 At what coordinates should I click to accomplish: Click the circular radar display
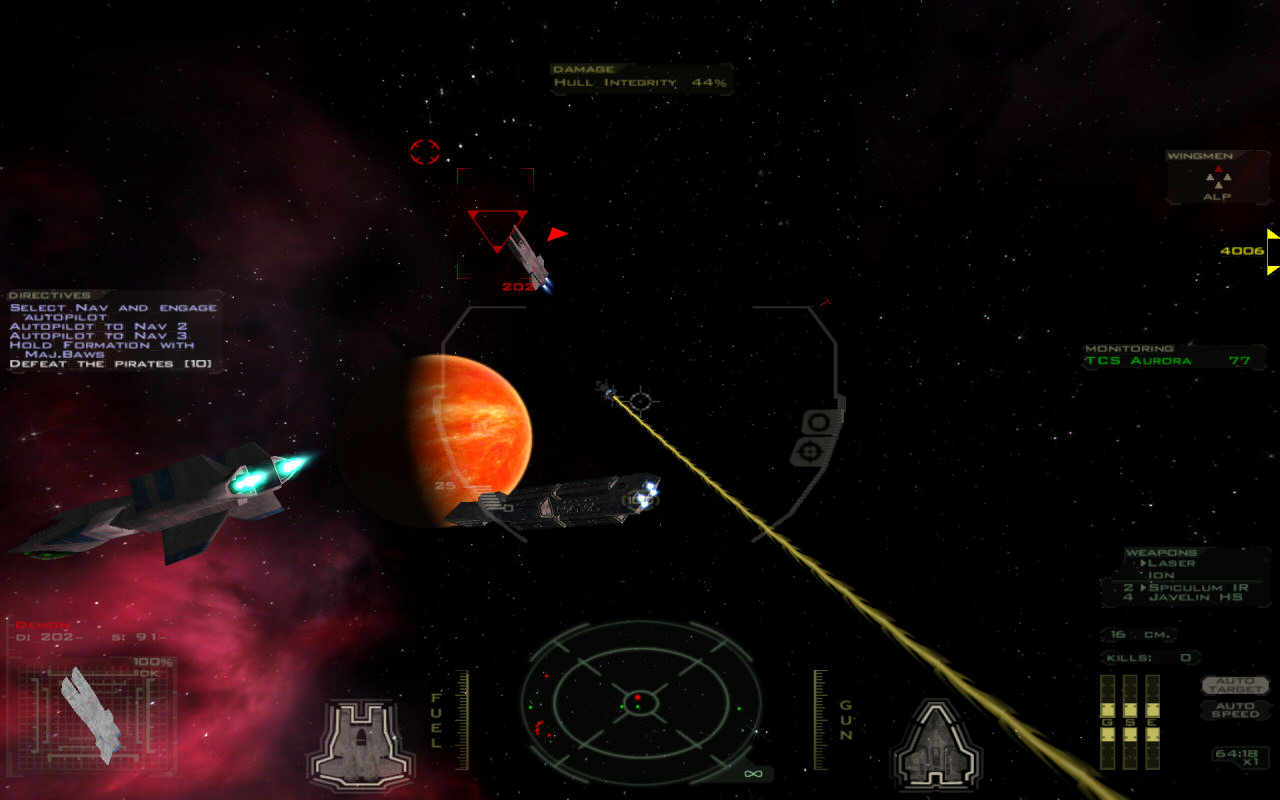coord(640,698)
